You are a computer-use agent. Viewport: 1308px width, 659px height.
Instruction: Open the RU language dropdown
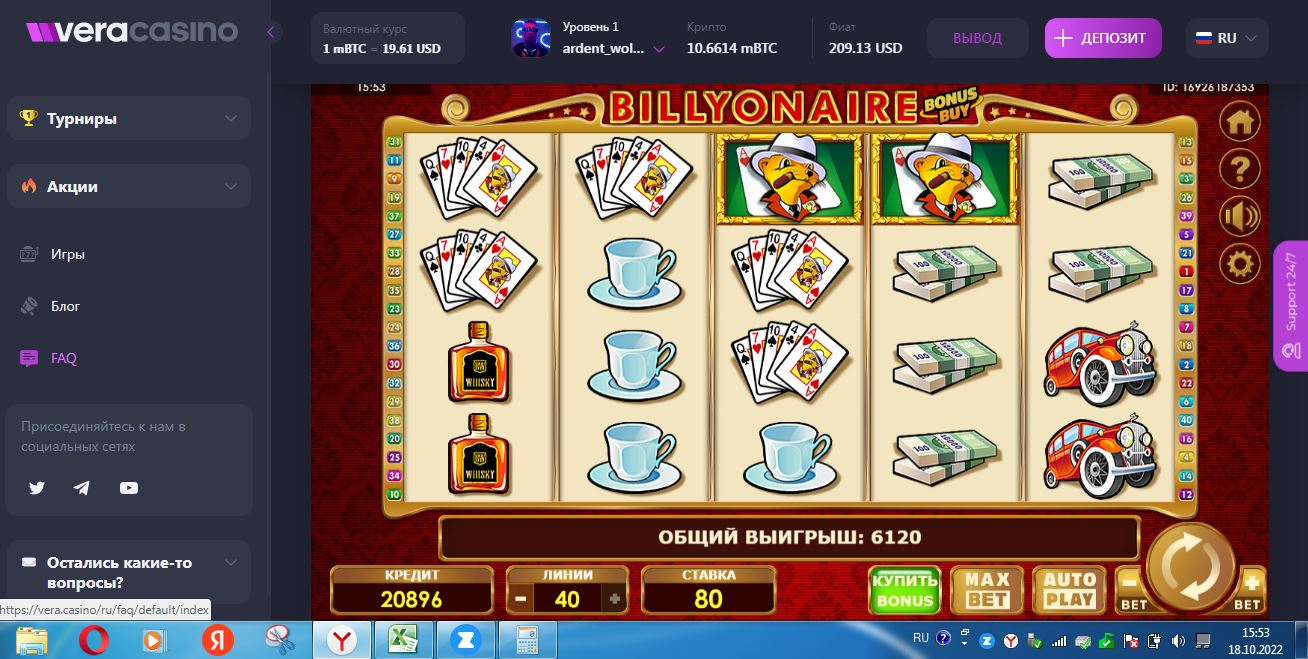click(x=1227, y=38)
